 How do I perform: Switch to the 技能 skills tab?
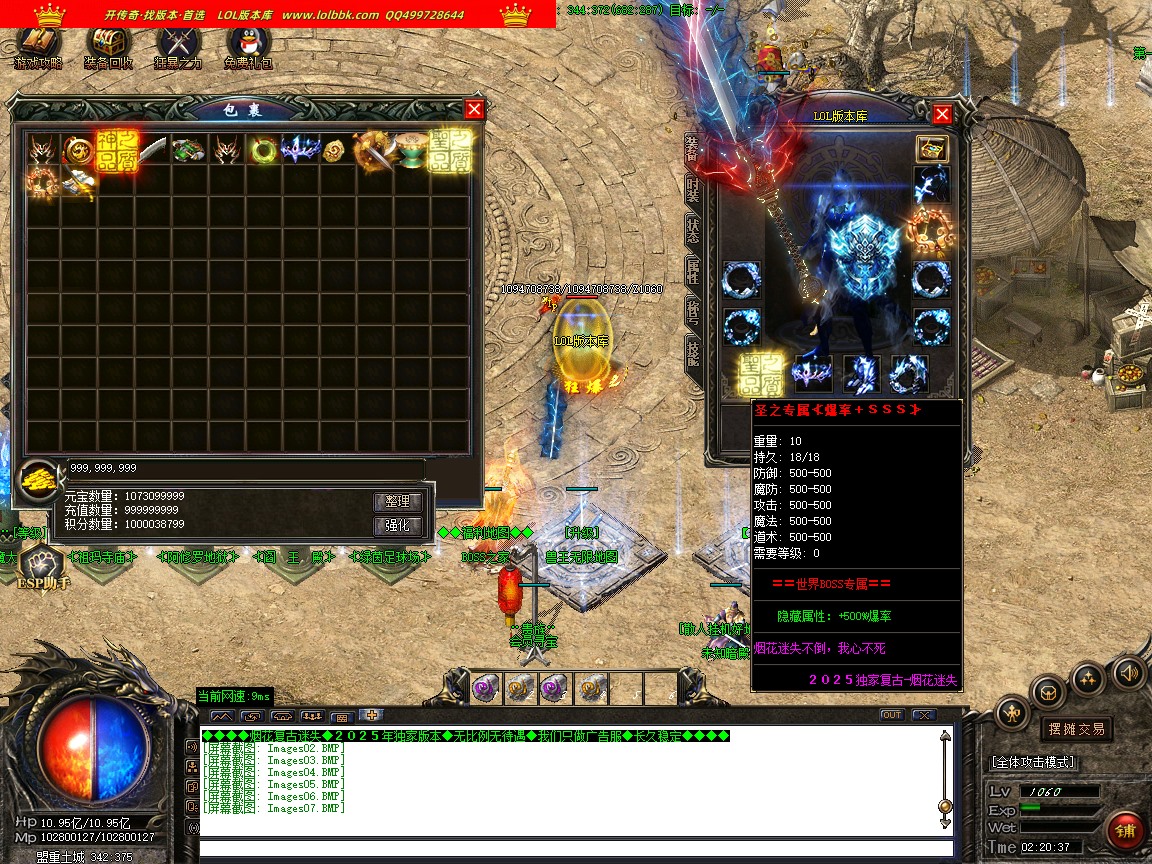[692, 349]
